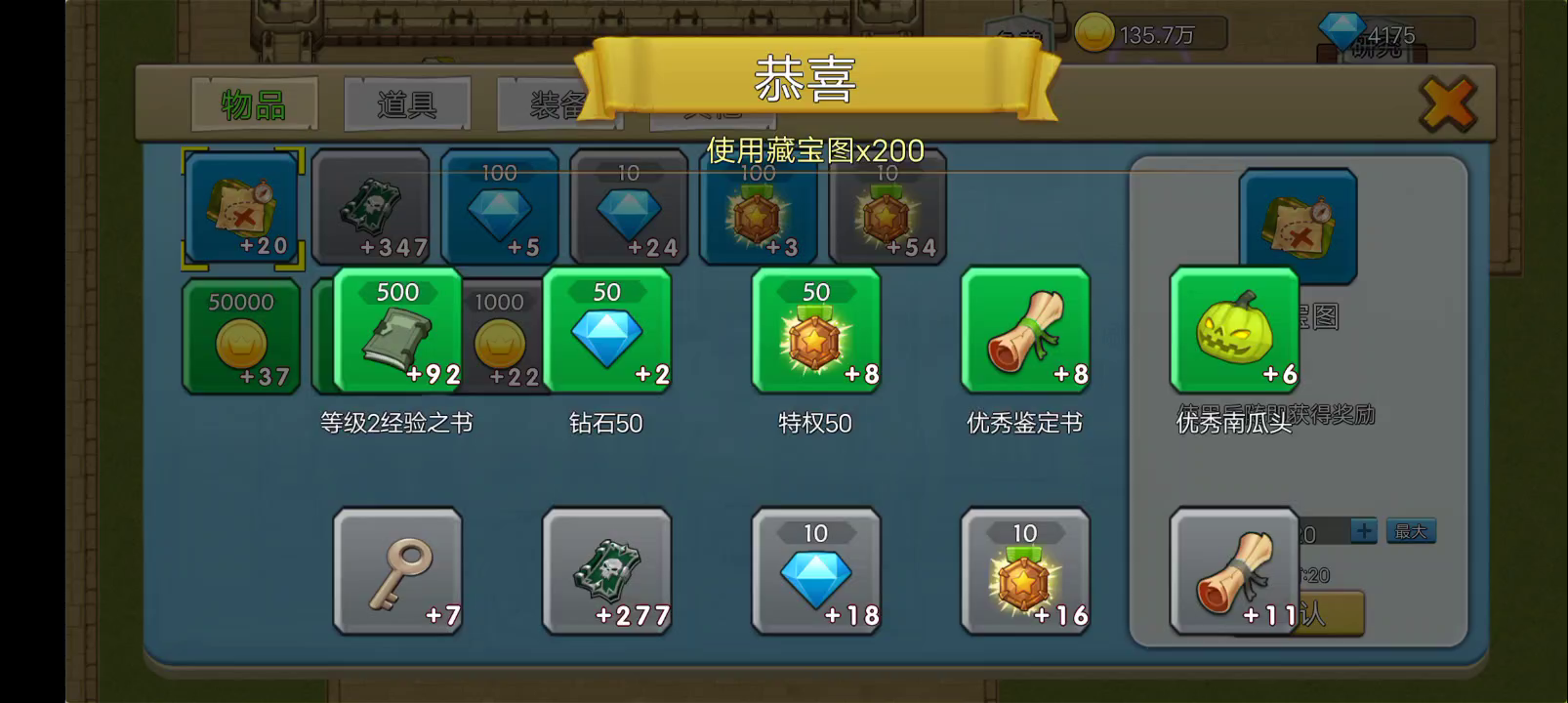Click the 特权50 medal icon
This screenshot has height=703, width=1568.
[x=814, y=332]
